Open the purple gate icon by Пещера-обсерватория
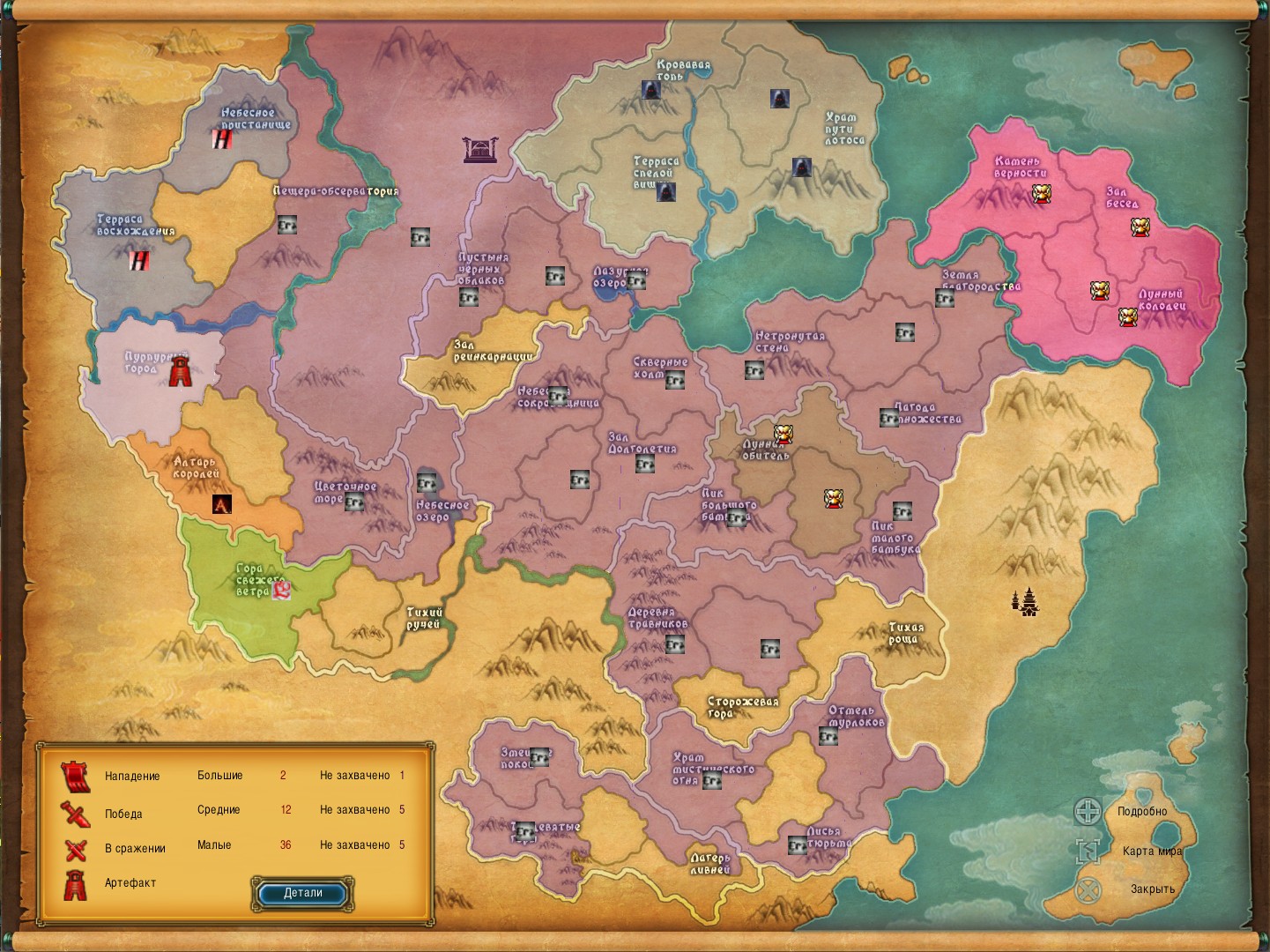This screenshot has height=952, width=1270. (479, 151)
